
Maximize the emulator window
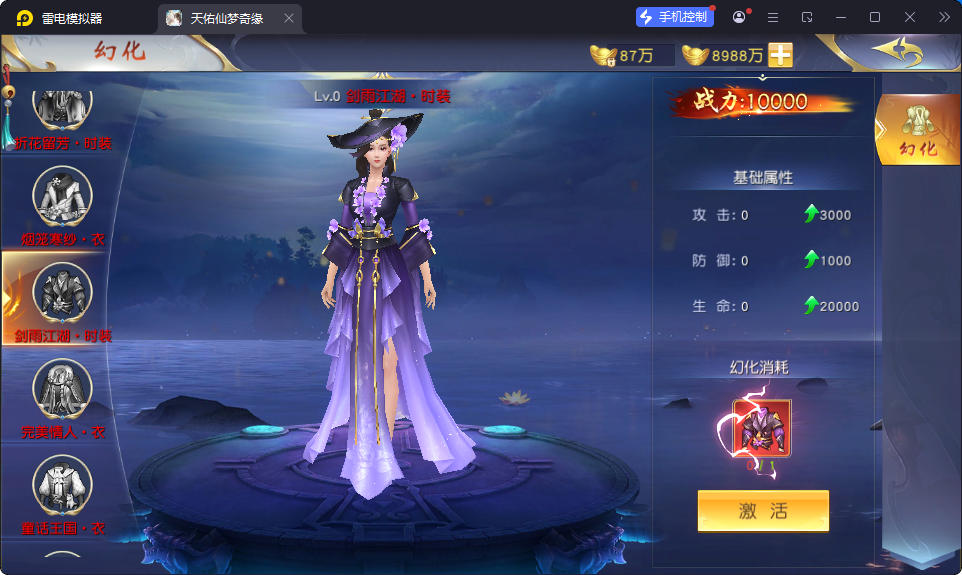(x=875, y=17)
